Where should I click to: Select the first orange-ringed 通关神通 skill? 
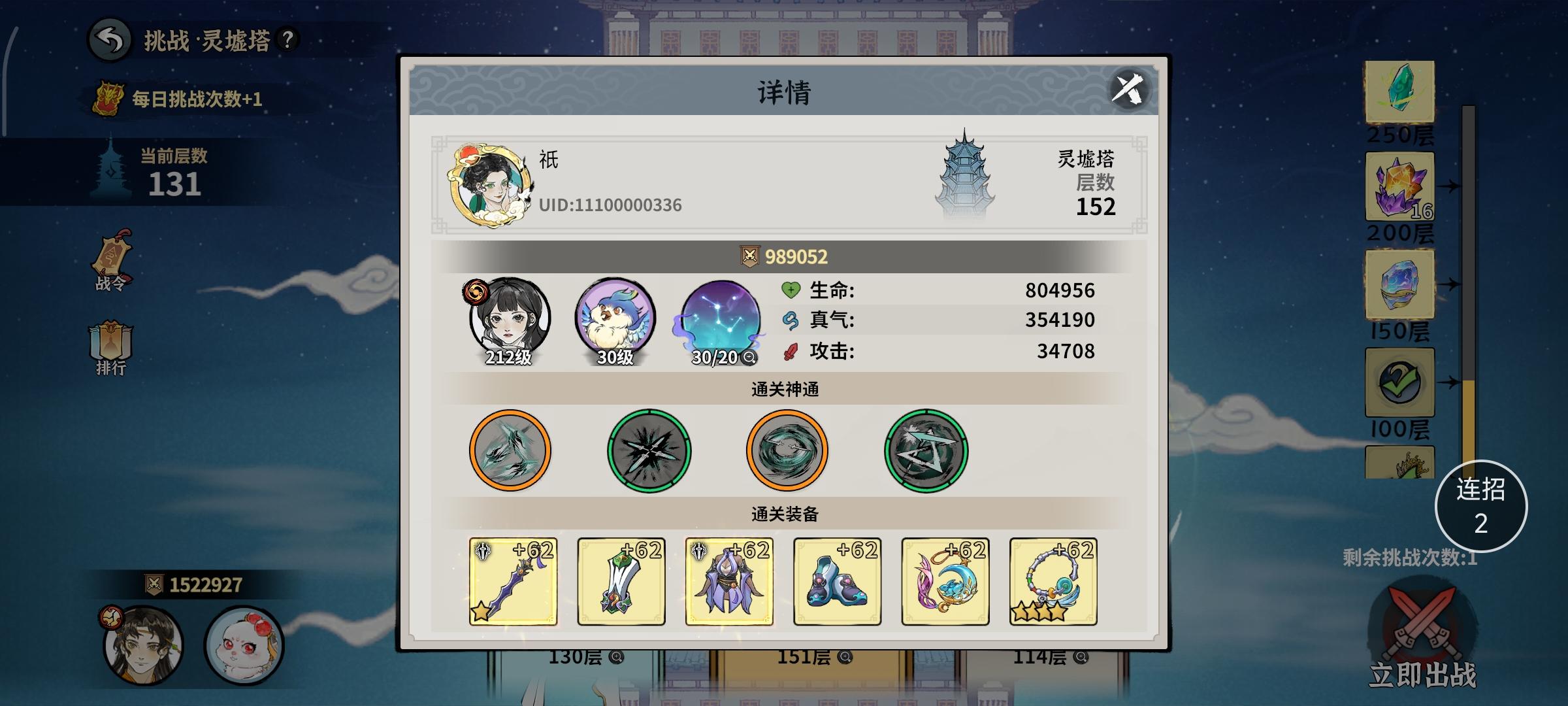(510, 450)
